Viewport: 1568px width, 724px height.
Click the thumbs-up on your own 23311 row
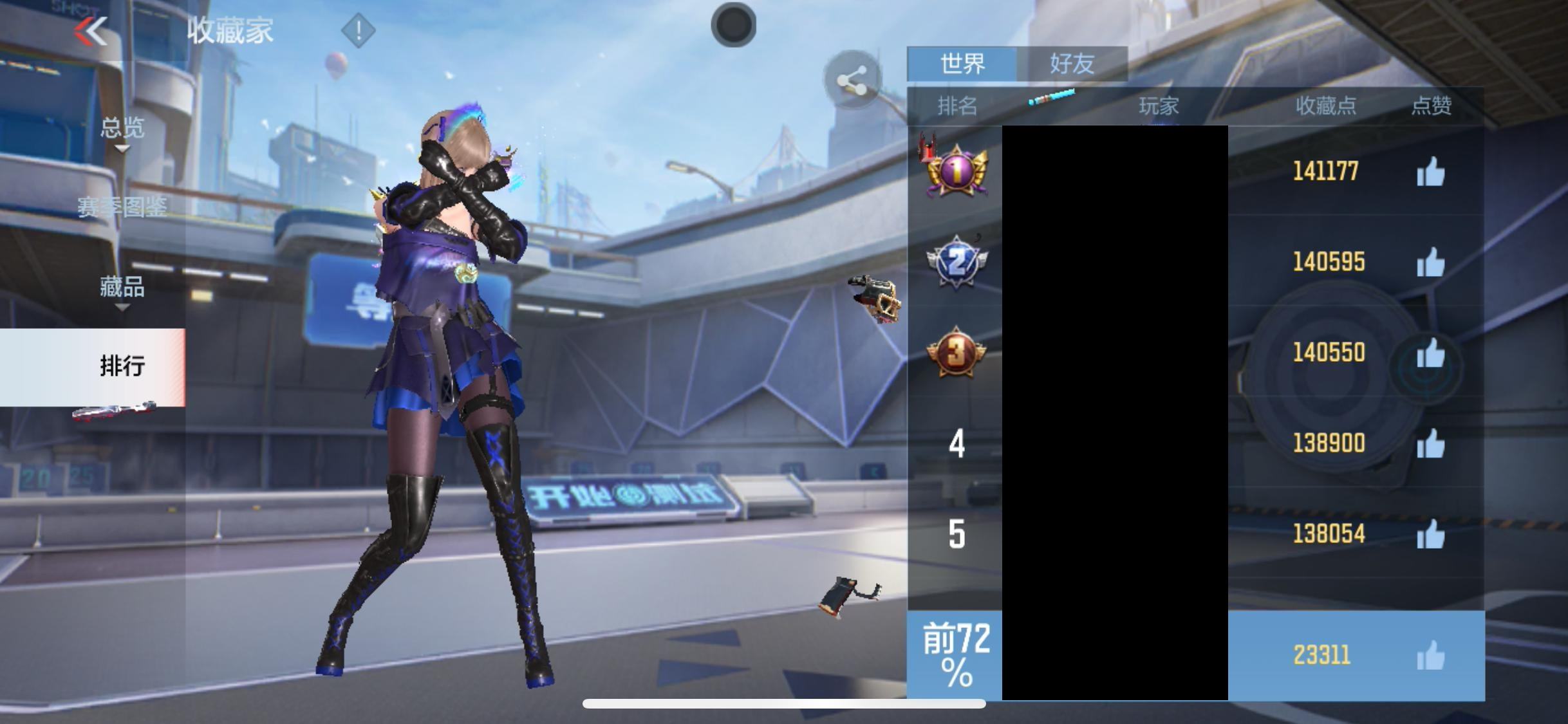1430,656
